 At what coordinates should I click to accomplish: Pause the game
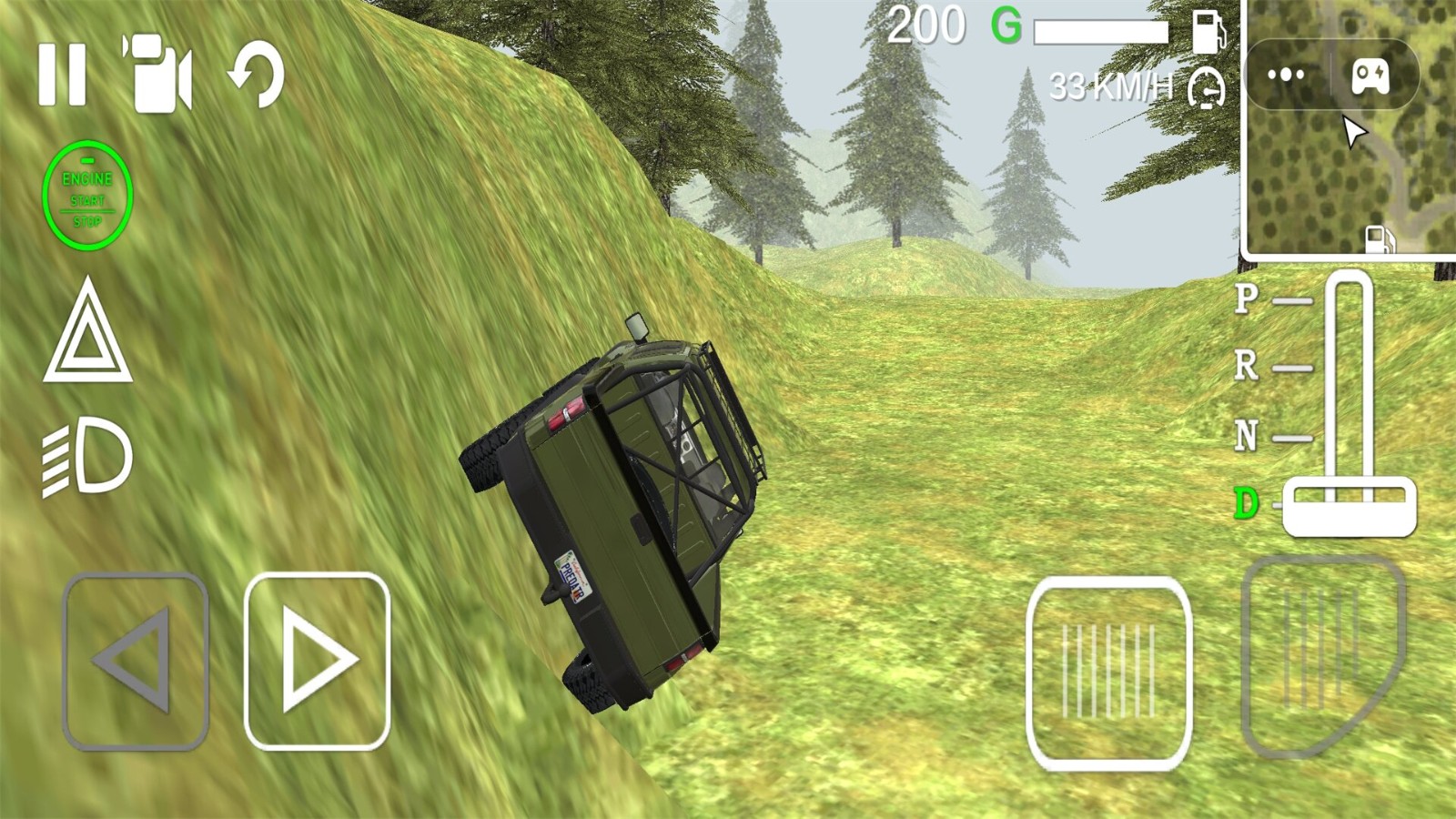tap(62, 74)
